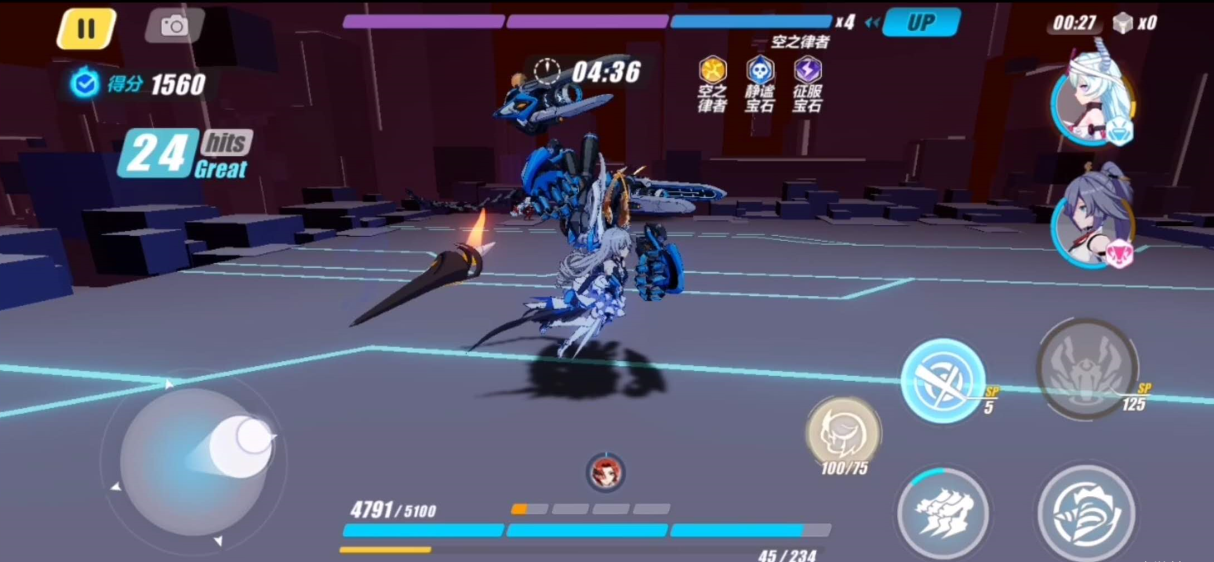The width and height of the screenshot is (1214, 562).
Task: Click the blue UP button
Action: pyautogui.click(x=920, y=22)
